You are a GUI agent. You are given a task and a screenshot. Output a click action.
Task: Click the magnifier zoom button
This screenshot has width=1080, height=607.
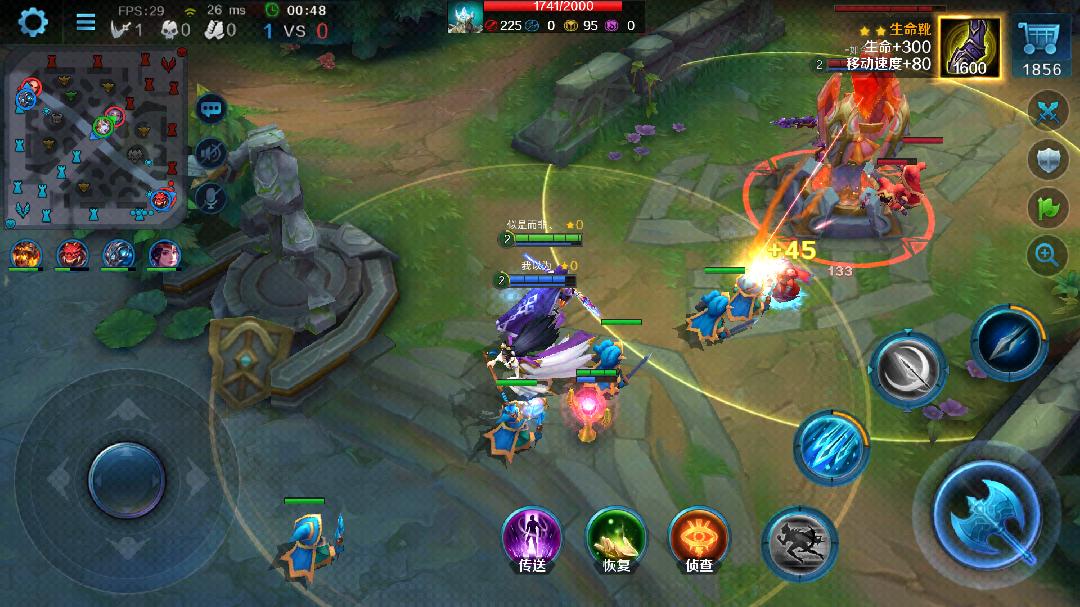[1047, 255]
